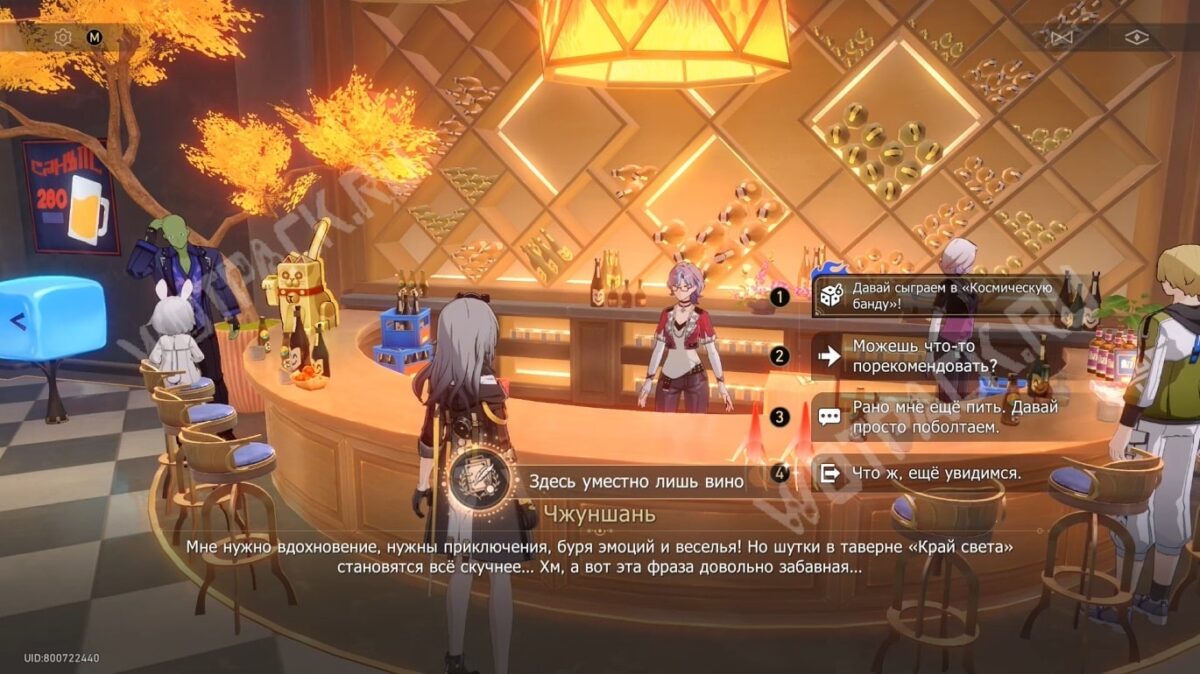Image resolution: width=1200 pixels, height=674 pixels.
Task: Pick the «Давай просто поболтаем» reply
Action: 950,417
